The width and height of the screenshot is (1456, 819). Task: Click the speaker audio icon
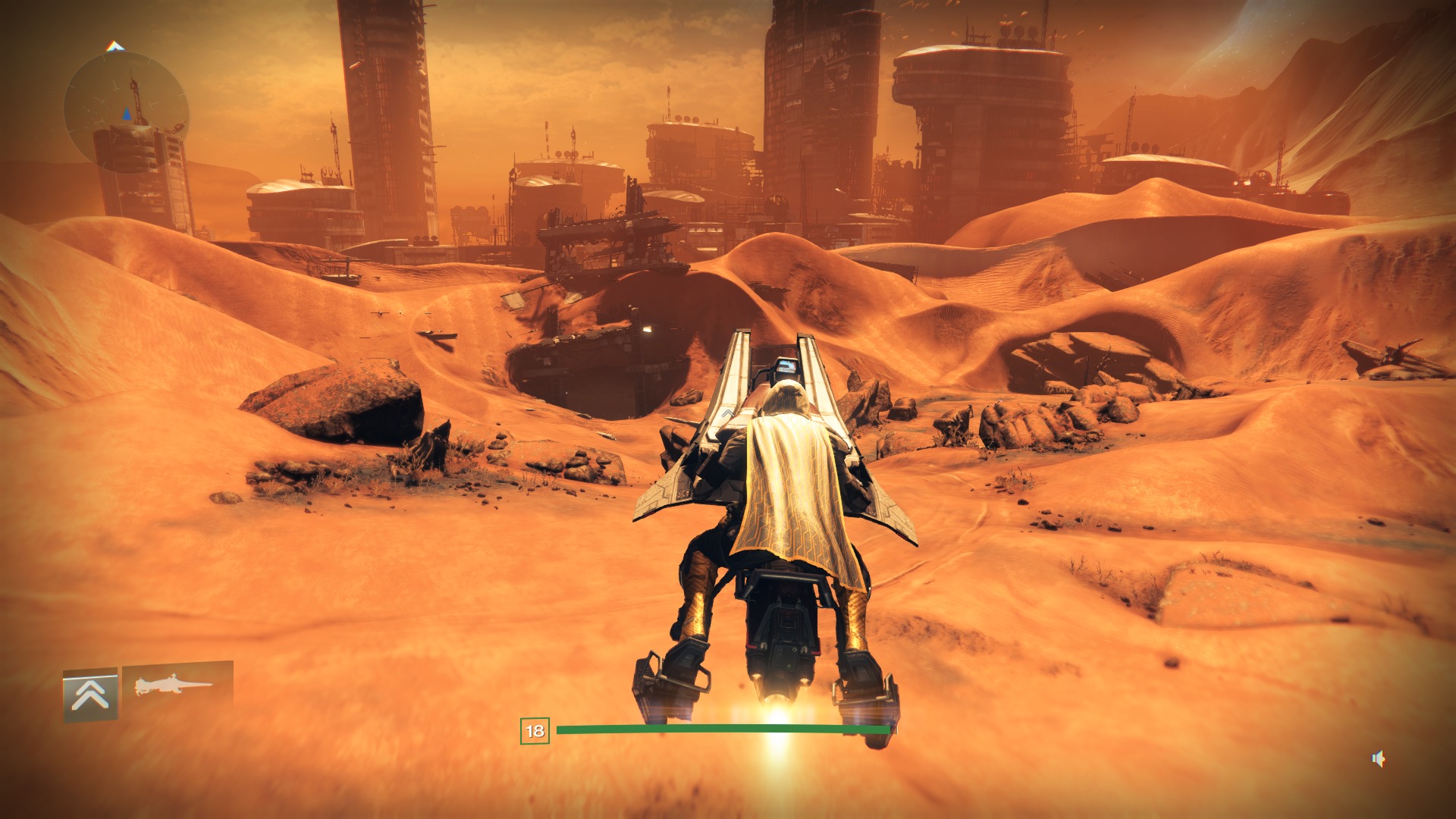[1379, 758]
